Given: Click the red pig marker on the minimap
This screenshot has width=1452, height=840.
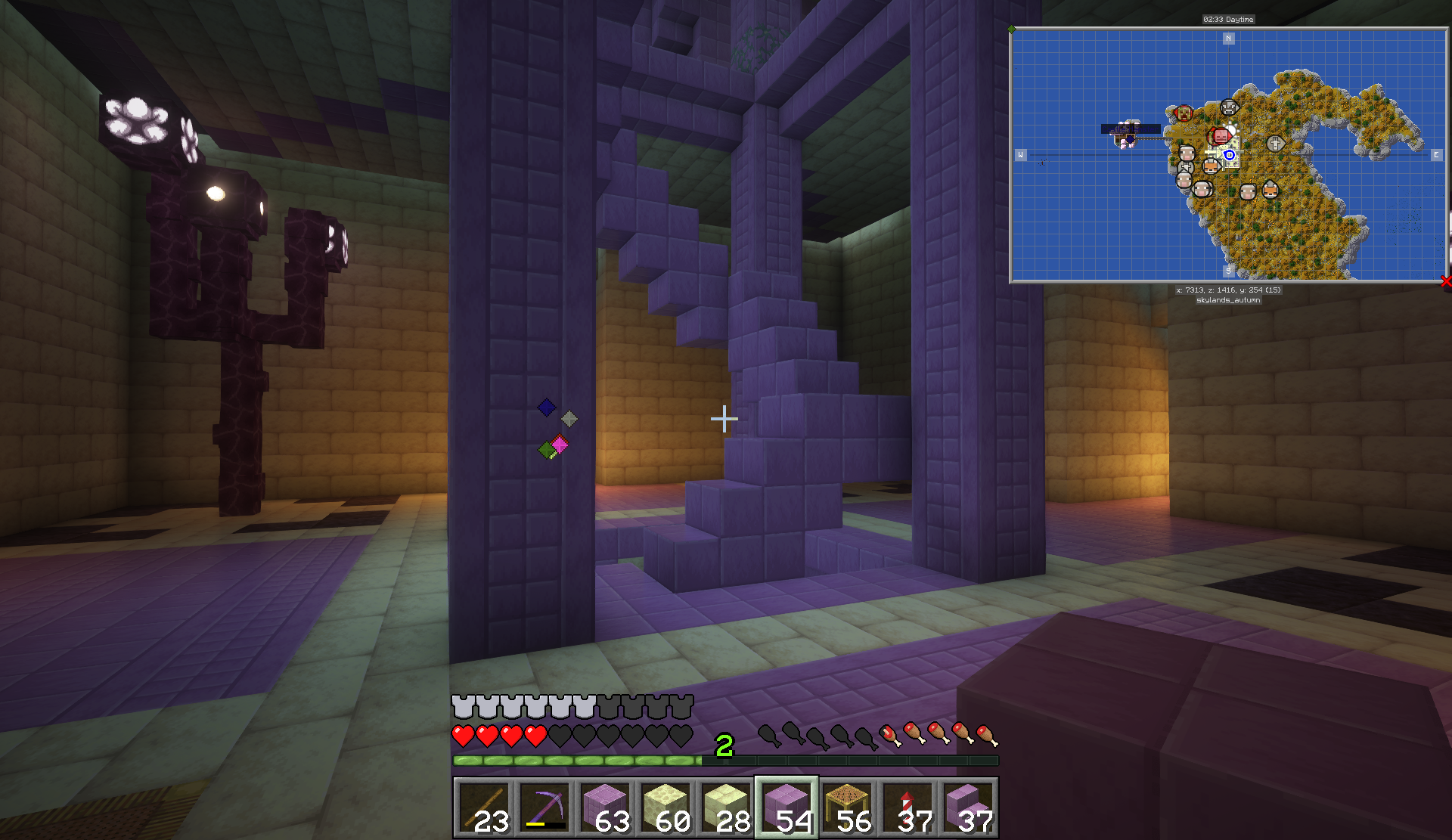Looking at the screenshot, I should point(1219,136).
